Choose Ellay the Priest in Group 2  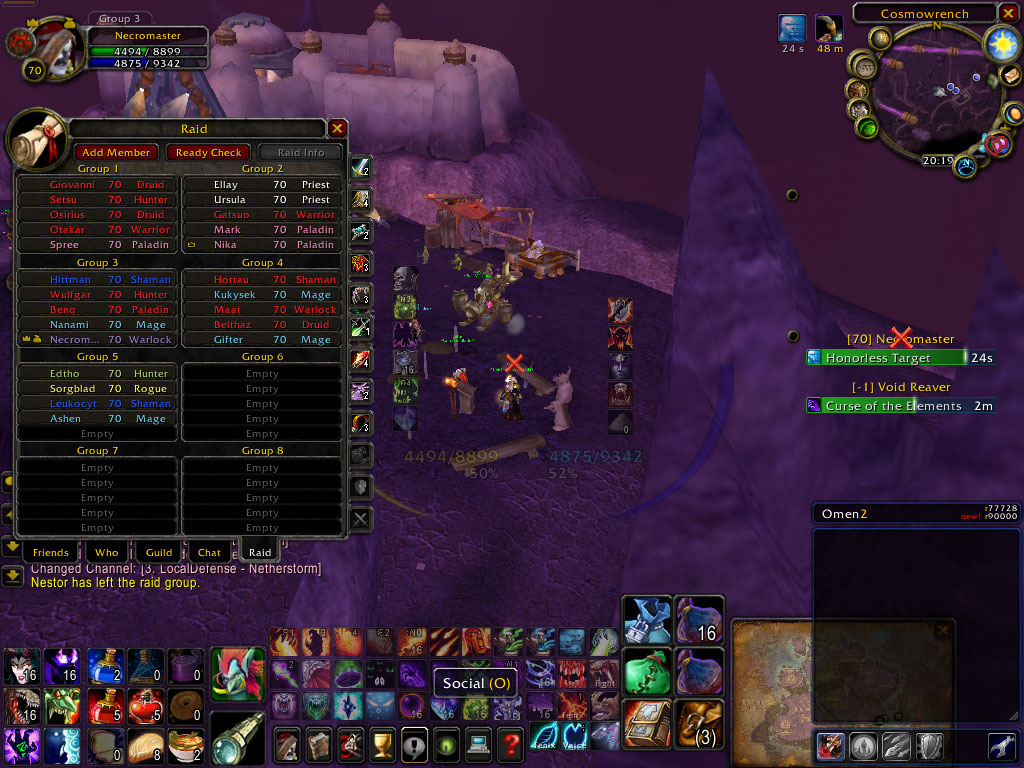(262, 185)
